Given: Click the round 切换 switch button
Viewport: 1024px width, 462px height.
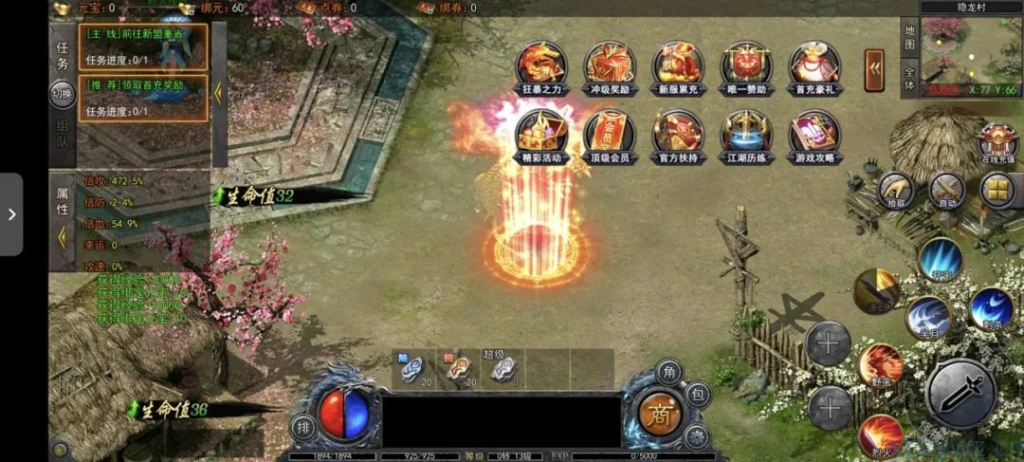Looking at the screenshot, I should tap(63, 94).
